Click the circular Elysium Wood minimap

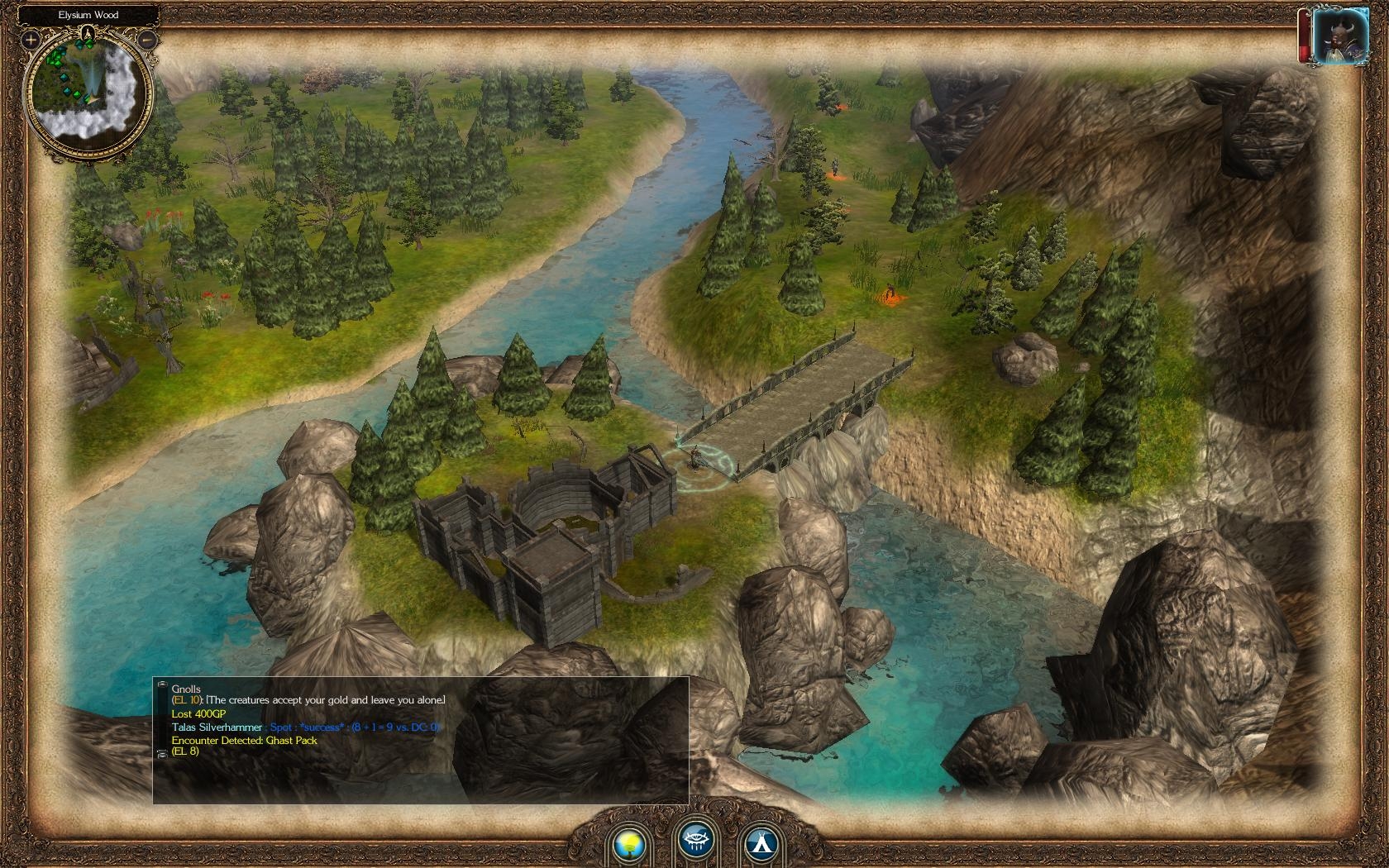(89, 91)
